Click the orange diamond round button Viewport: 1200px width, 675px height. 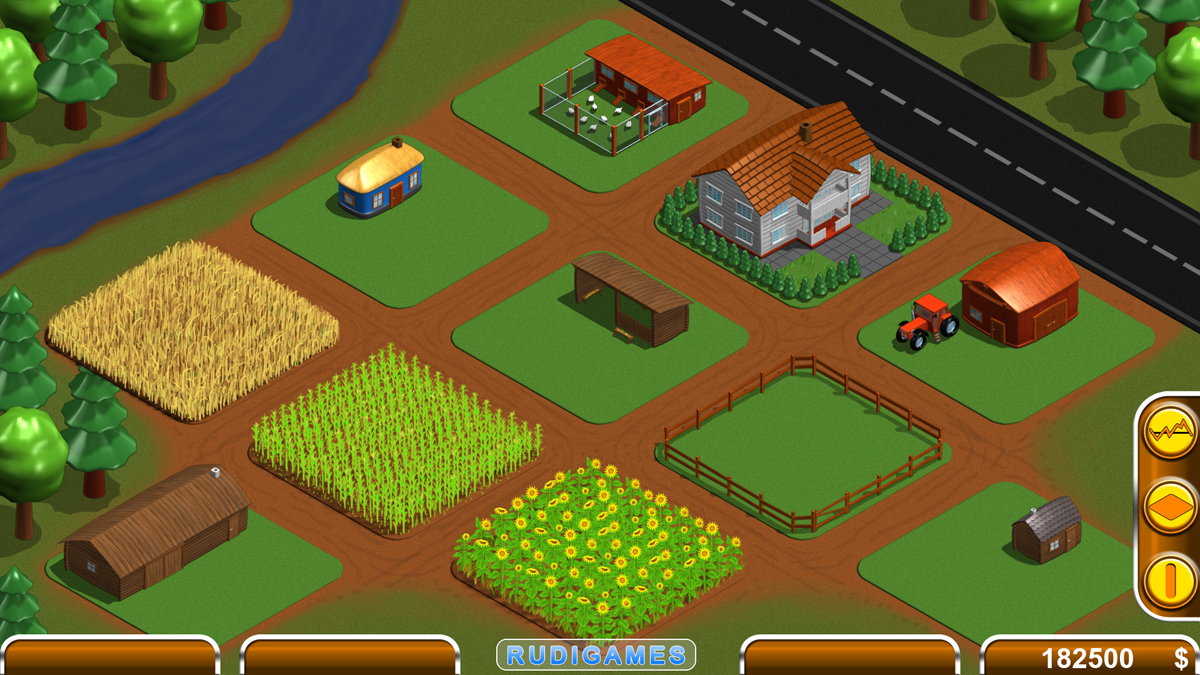[x=1170, y=506]
